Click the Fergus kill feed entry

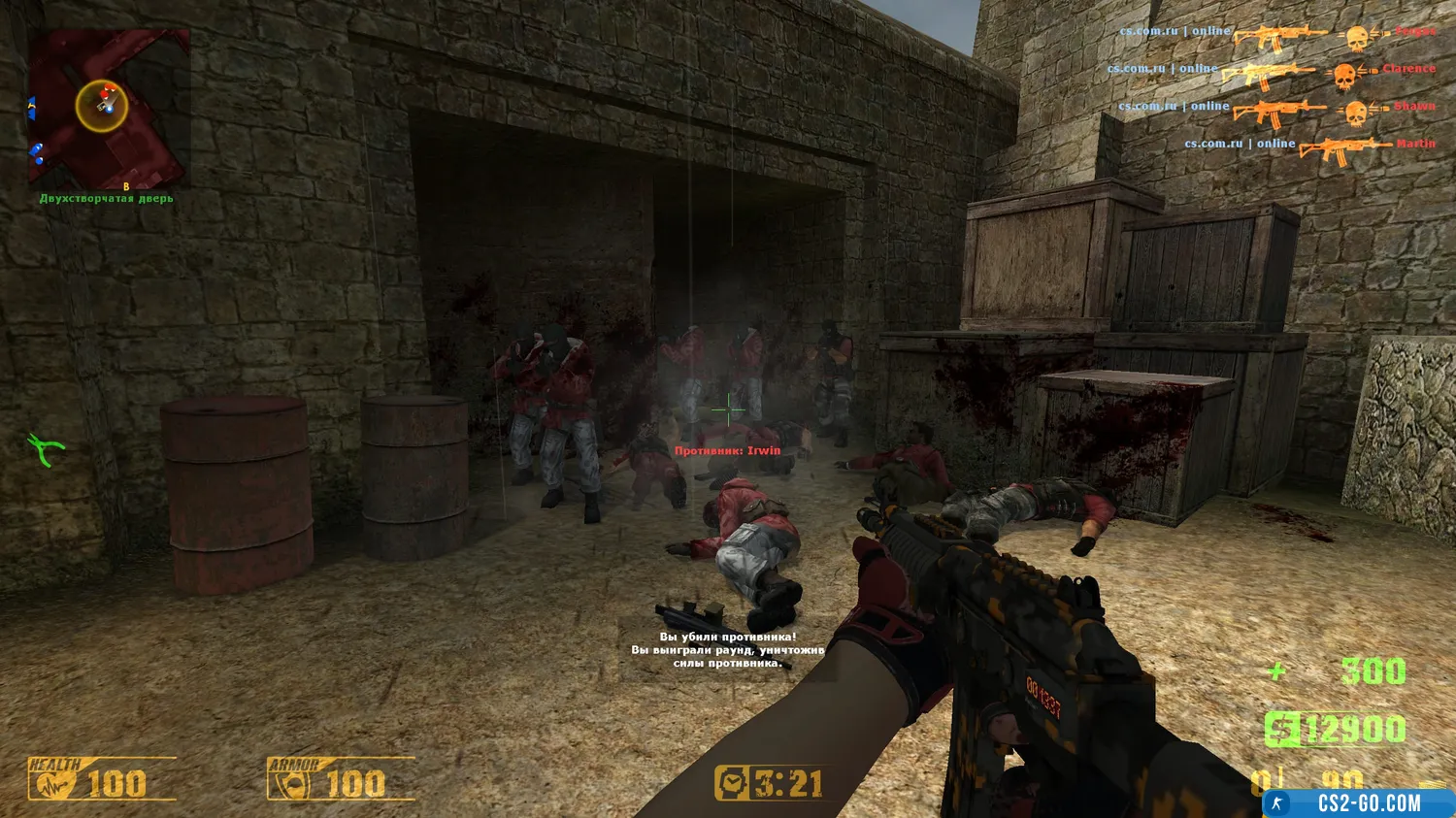click(x=1276, y=35)
